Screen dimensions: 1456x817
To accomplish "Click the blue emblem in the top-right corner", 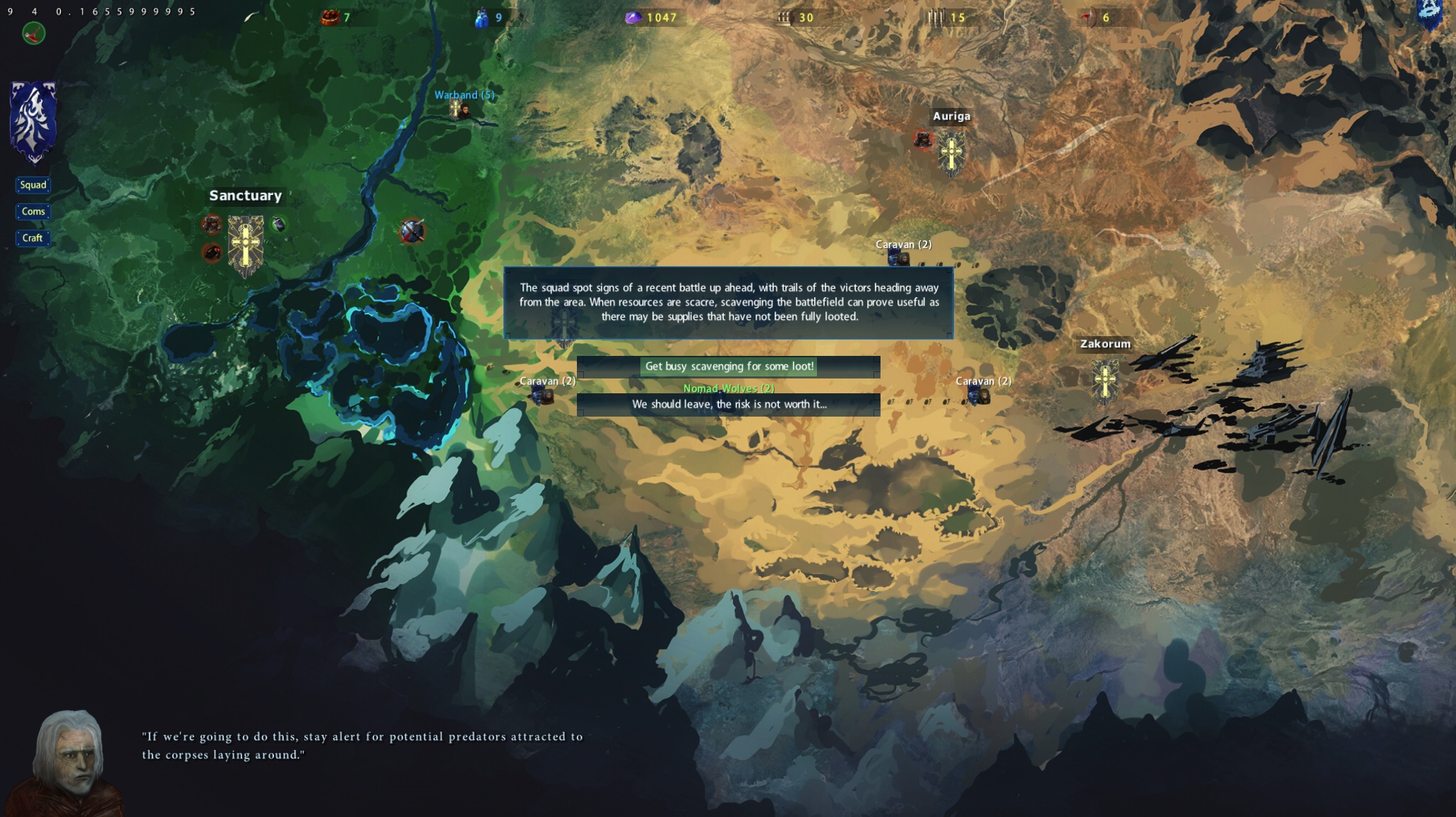I will coord(1429,13).
